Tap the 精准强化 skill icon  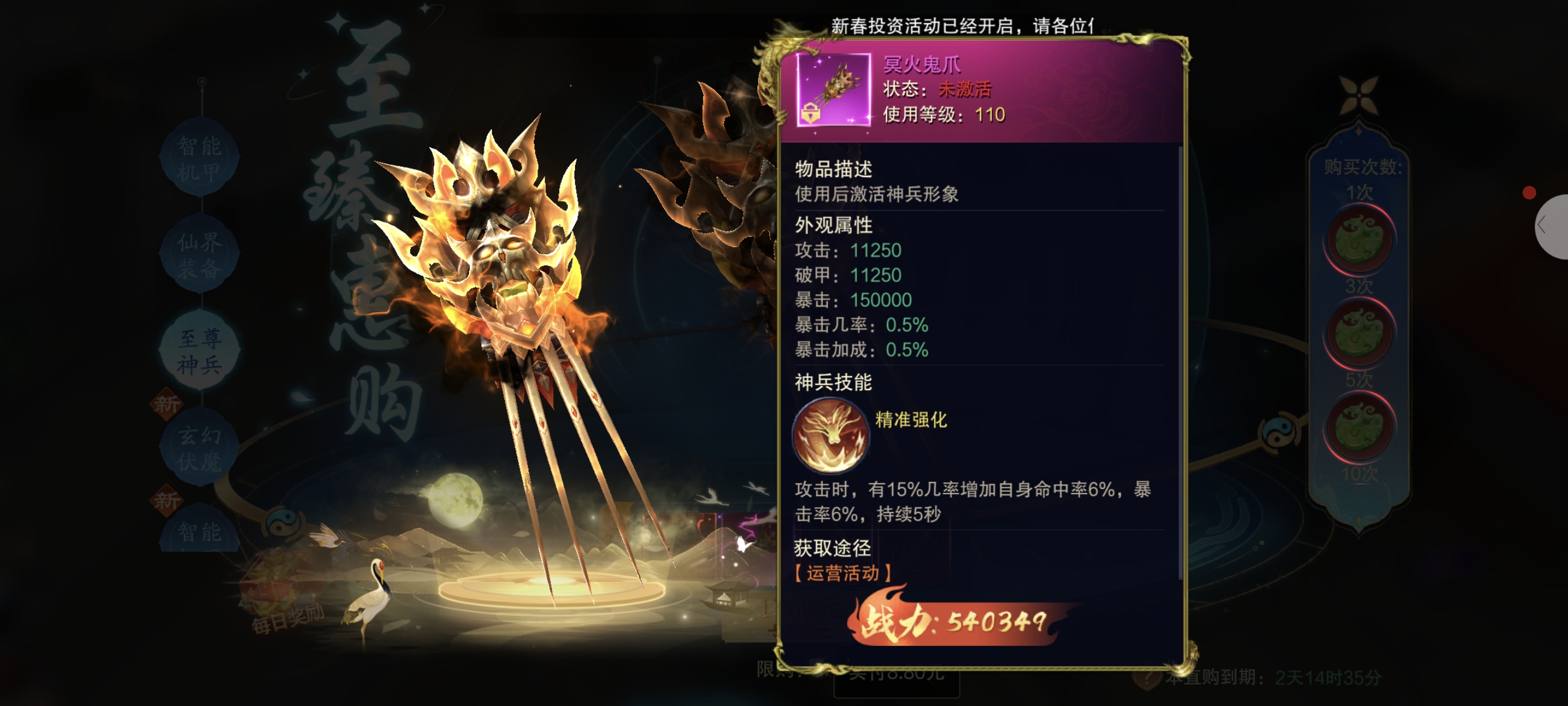(x=830, y=435)
